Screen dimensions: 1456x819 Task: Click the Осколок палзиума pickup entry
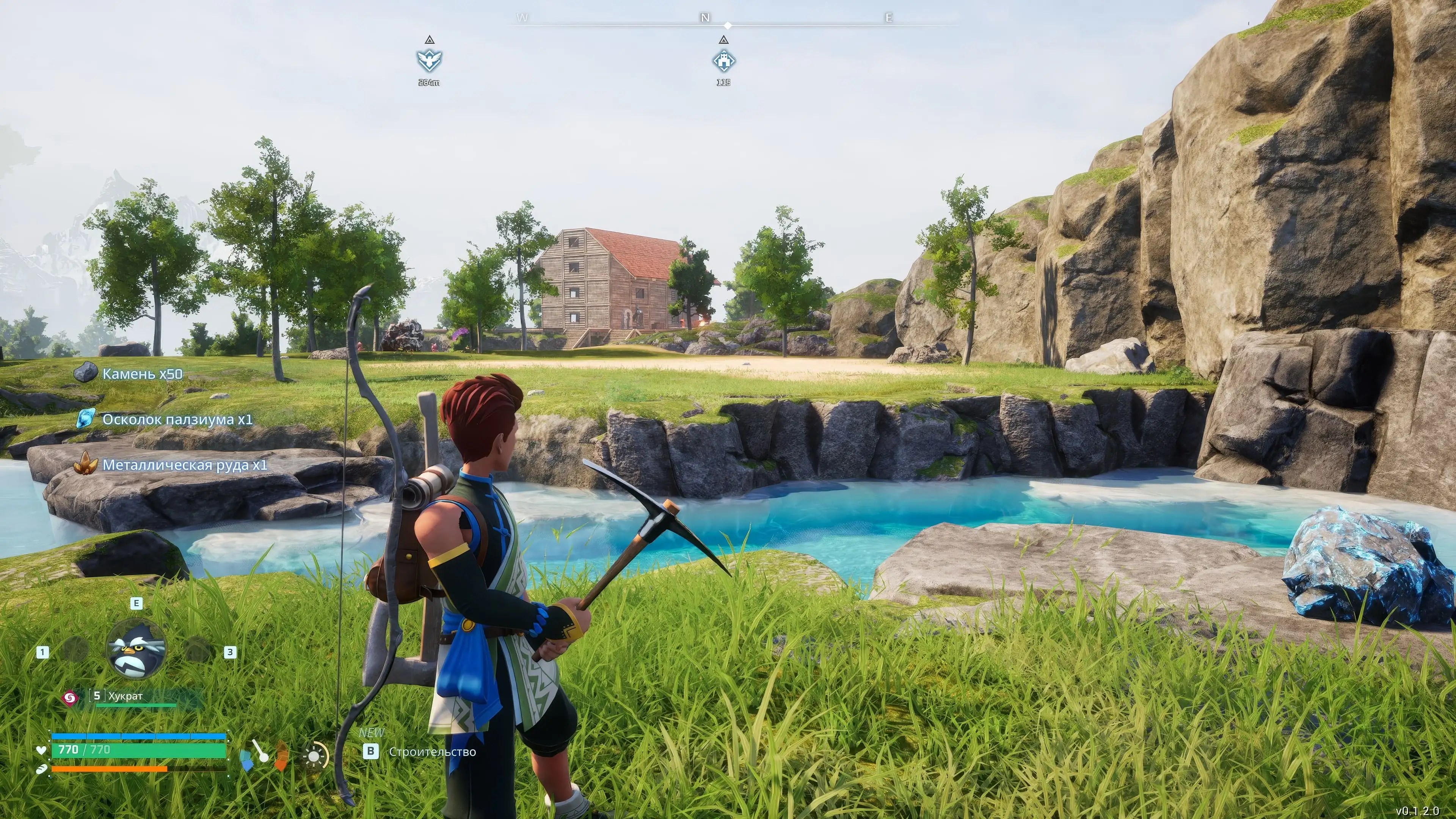(x=177, y=419)
